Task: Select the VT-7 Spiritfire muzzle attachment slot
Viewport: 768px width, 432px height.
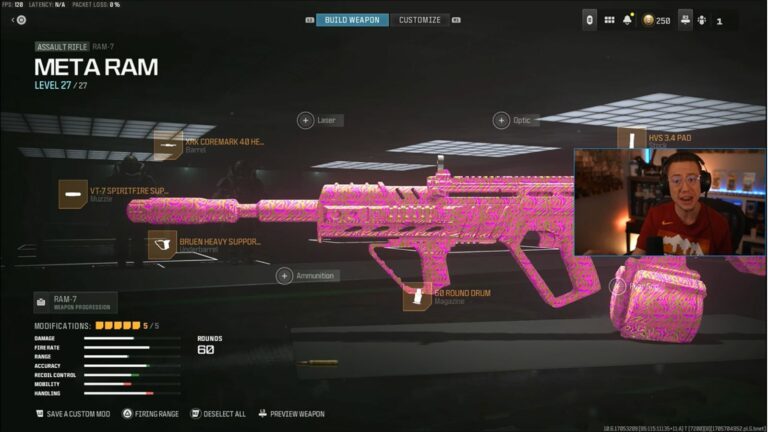Action: point(72,193)
